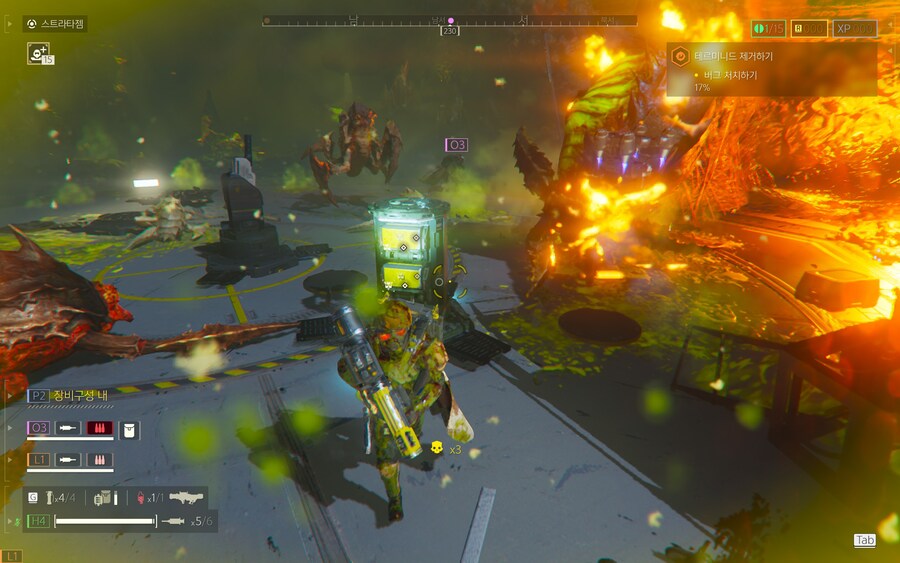Select the O3 squad member tag
This screenshot has height=563, width=900.
[x=39, y=428]
